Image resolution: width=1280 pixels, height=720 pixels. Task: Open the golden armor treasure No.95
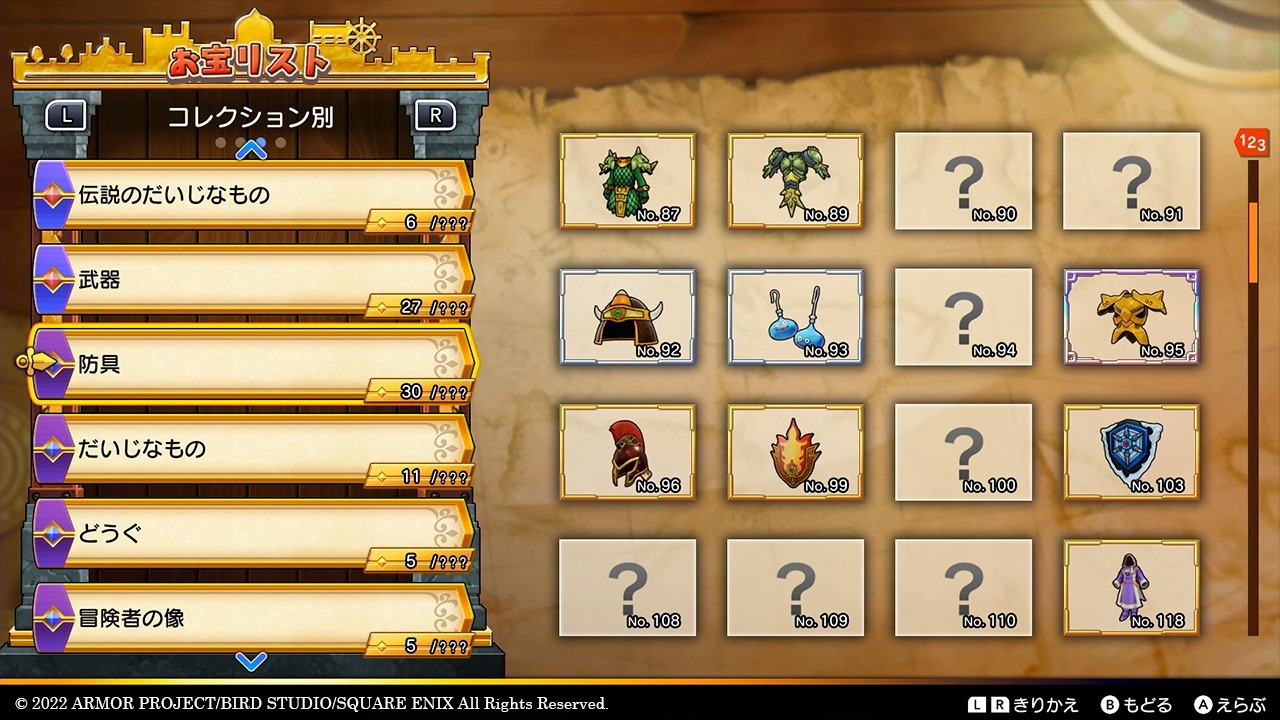click(x=1131, y=316)
